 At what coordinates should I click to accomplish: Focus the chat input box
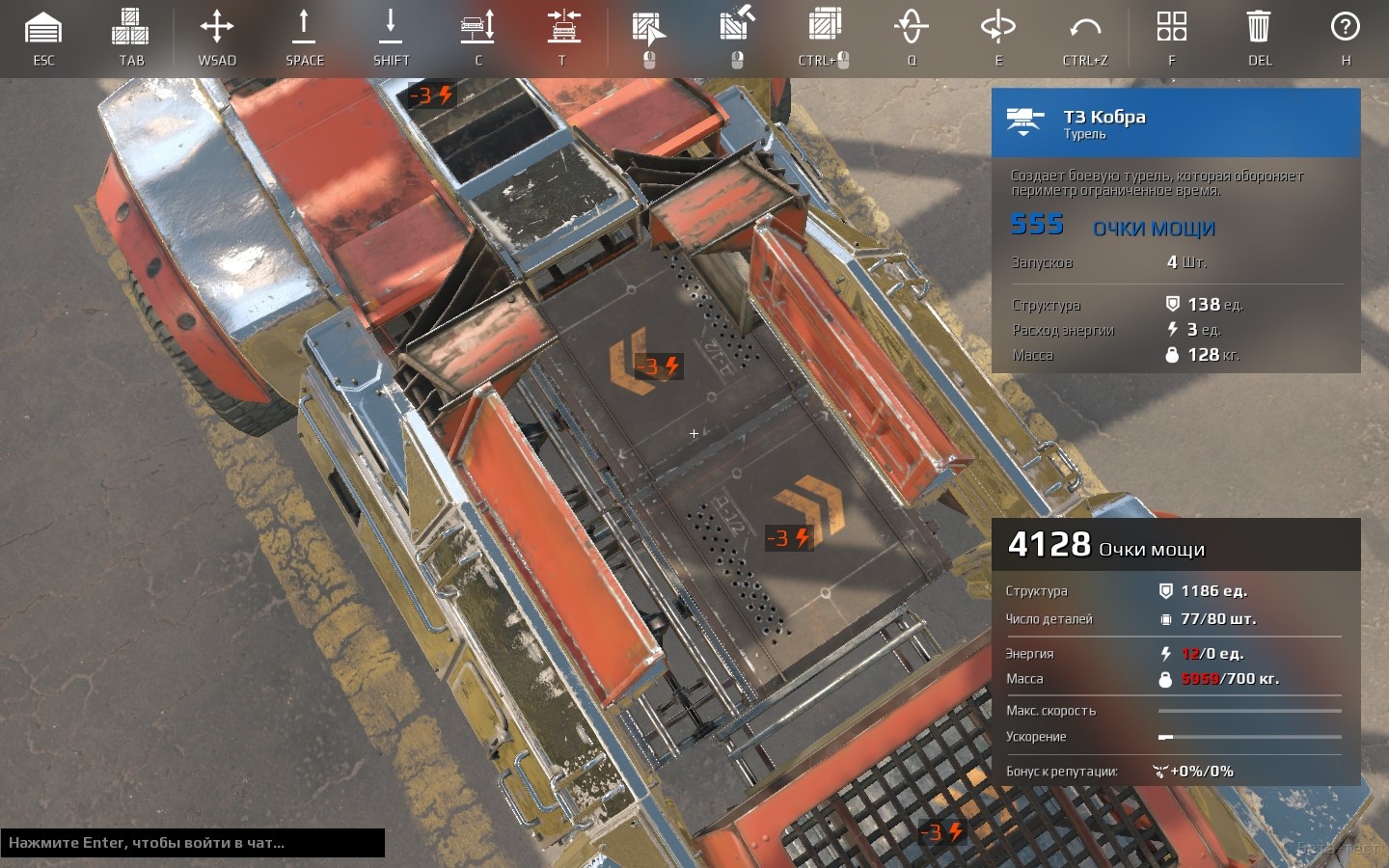coord(193,842)
